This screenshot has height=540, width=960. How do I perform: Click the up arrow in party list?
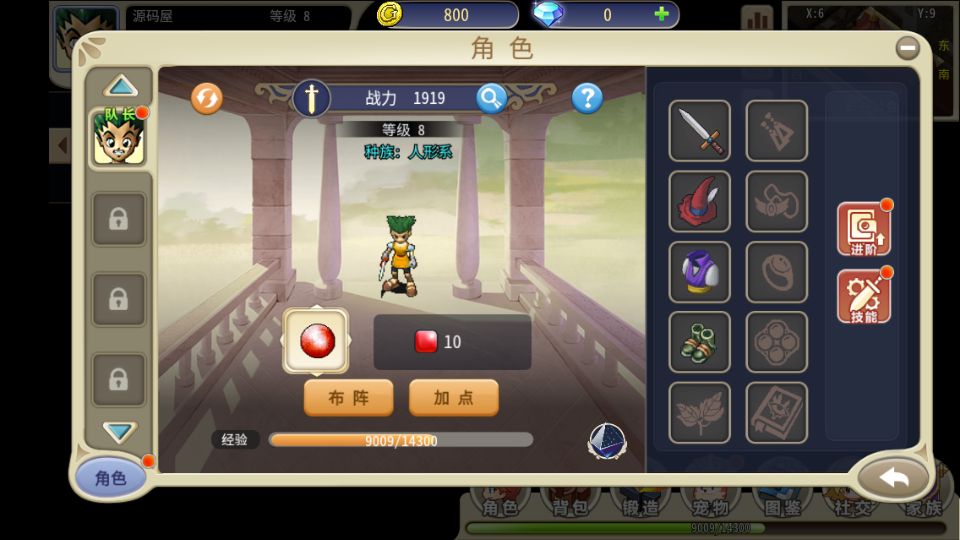click(x=120, y=86)
